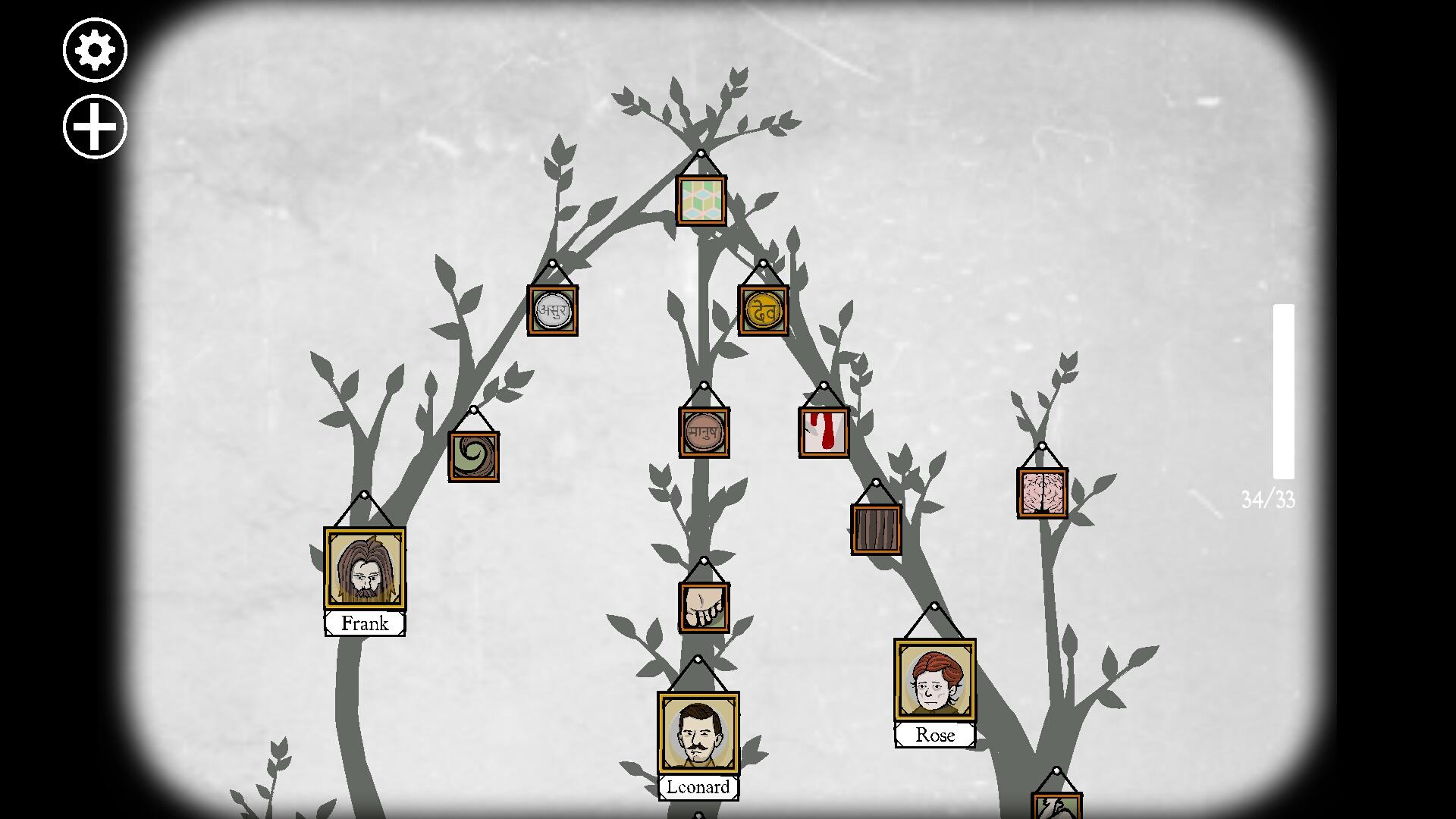Click the plus icon to add an entry
Screen dimensions: 1456x819
pyautogui.click(x=94, y=126)
